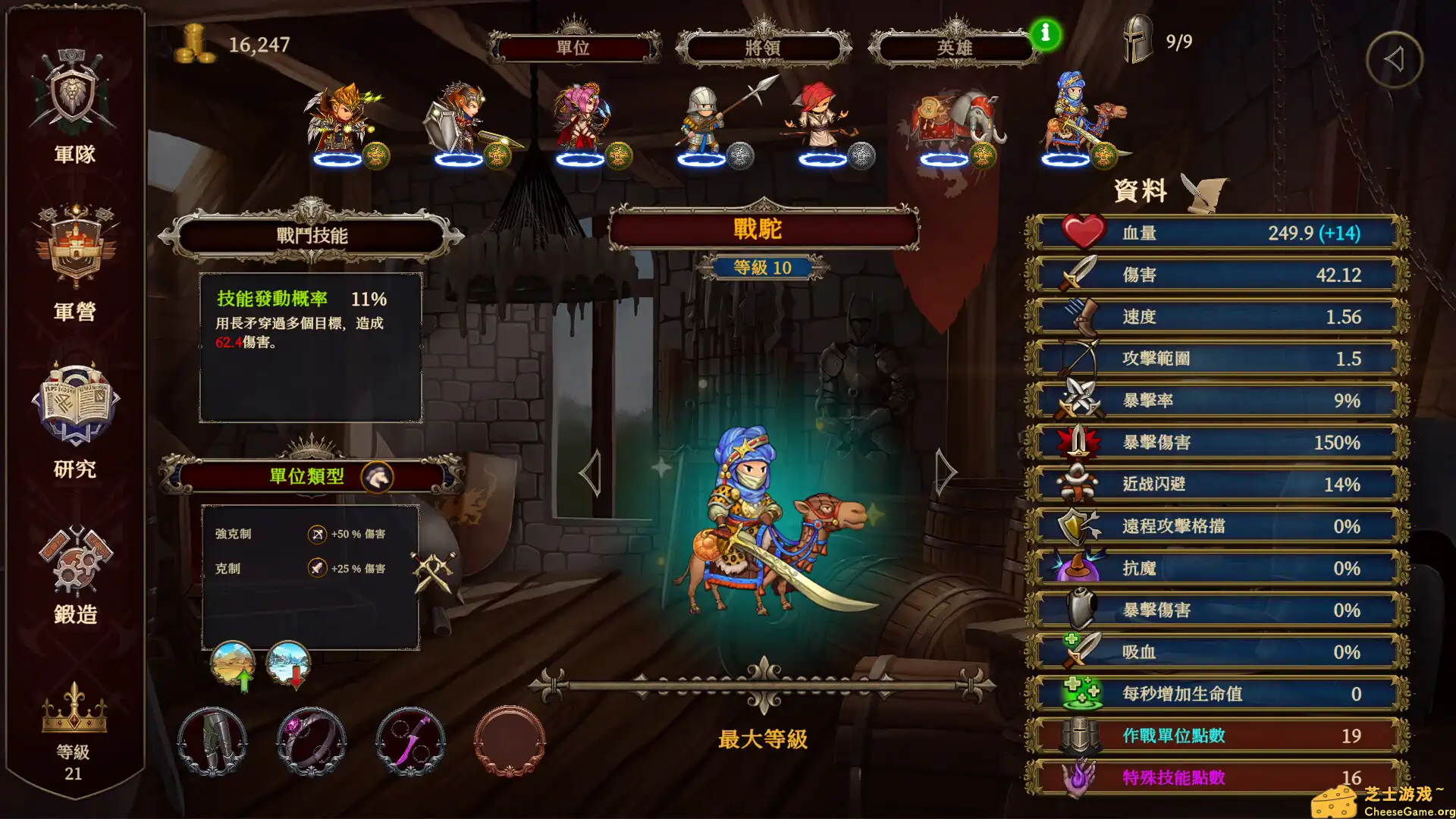The image size is (1456, 819).
Task: Switch to the 英雄 heroes tab
Action: point(954,48)
